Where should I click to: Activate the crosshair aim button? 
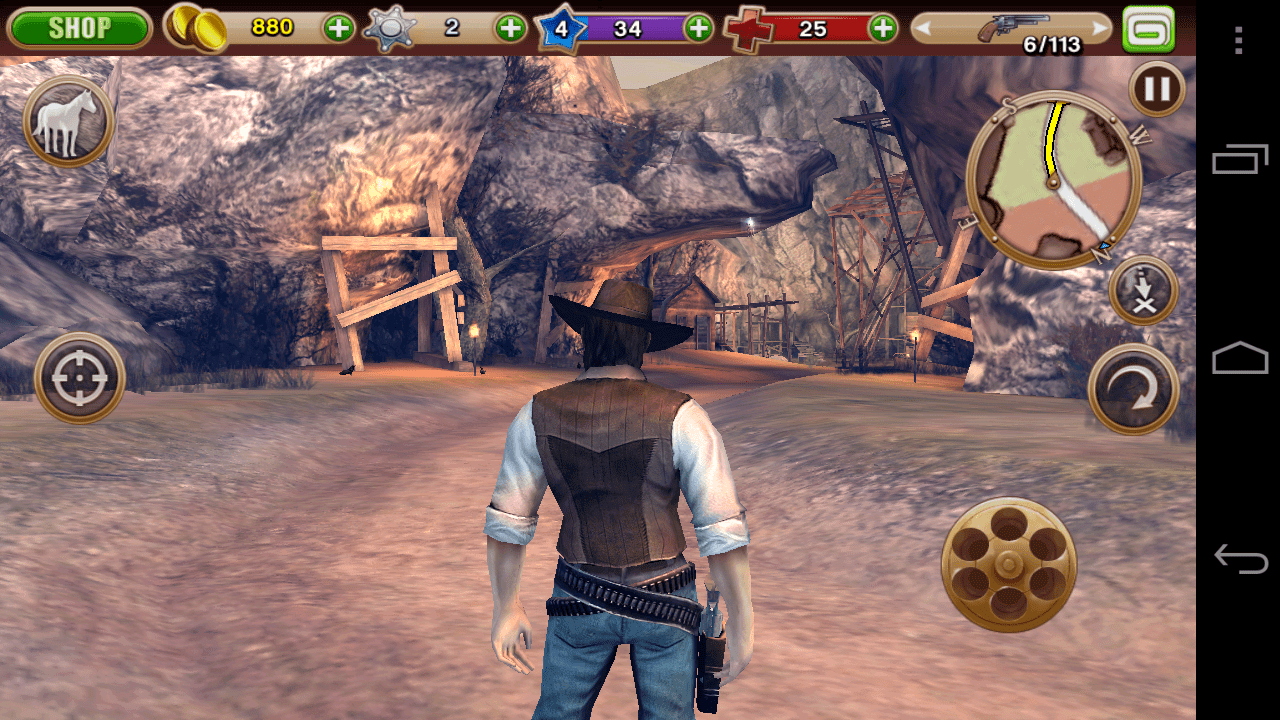[79, 378]
